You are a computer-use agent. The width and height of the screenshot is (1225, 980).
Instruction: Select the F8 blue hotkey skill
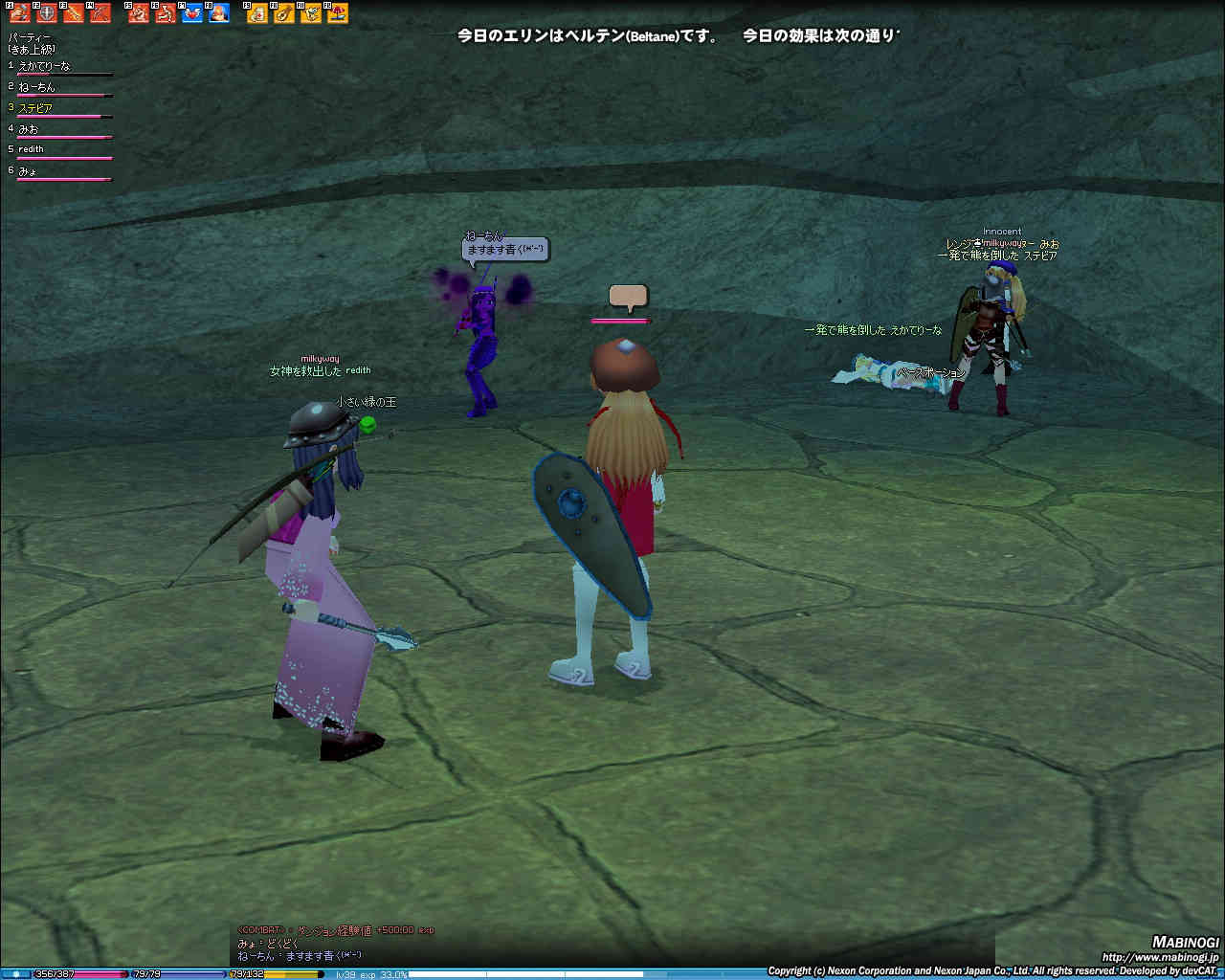pyautogui.click(x=219, y=12)
